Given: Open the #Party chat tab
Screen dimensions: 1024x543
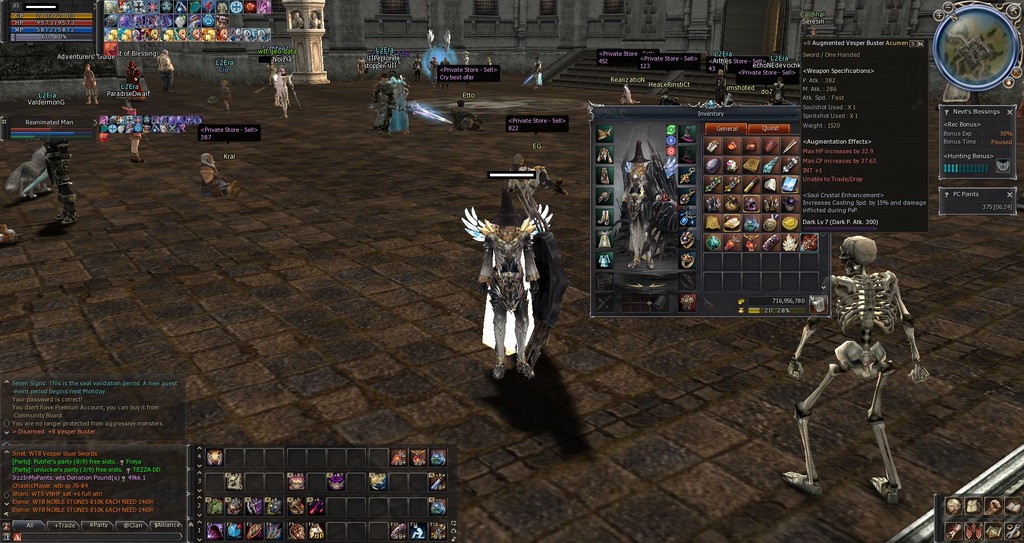Looking at the screenshot, I should click(97, 524).
